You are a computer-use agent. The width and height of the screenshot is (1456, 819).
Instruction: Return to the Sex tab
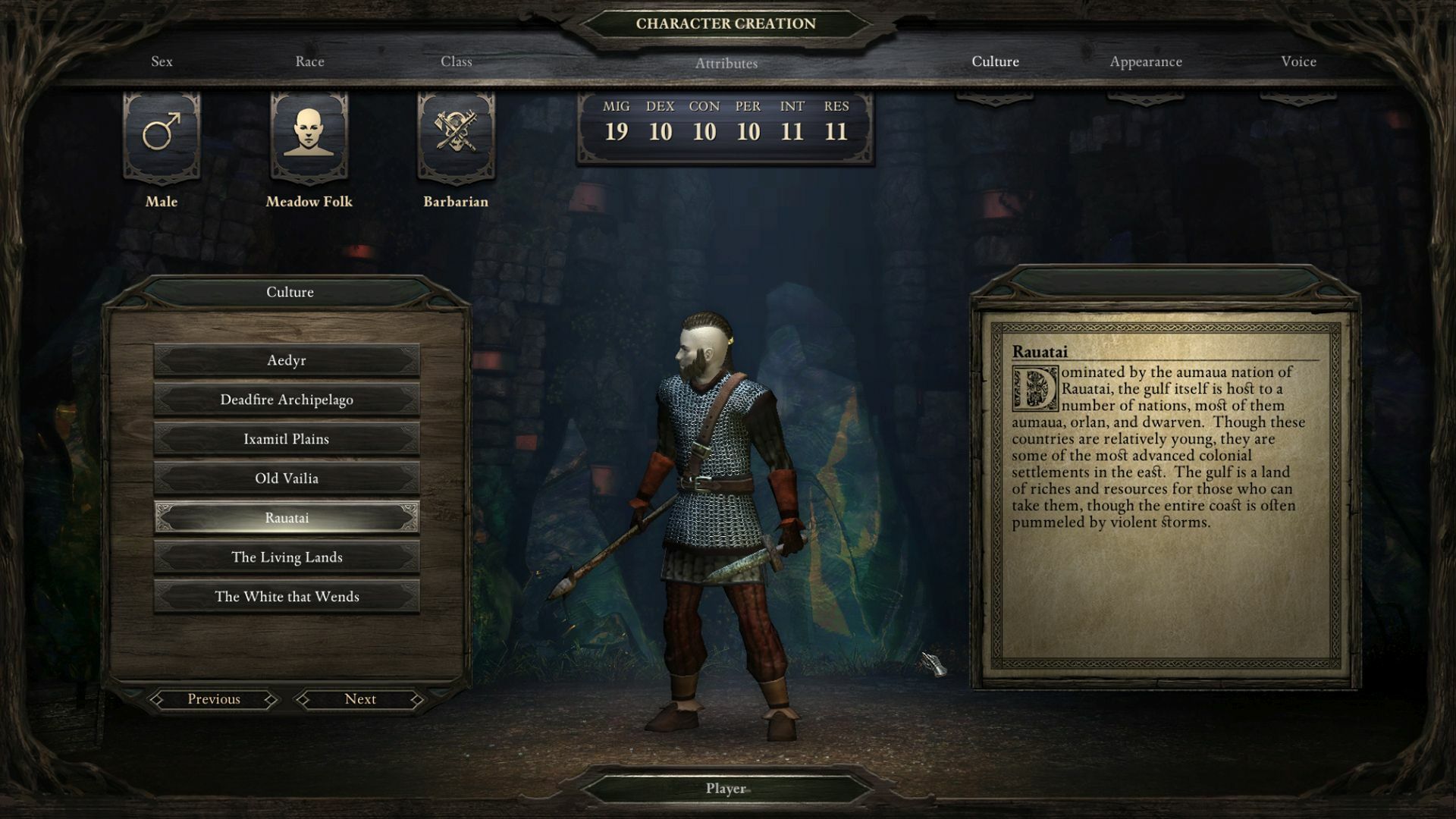coord(162,61)
